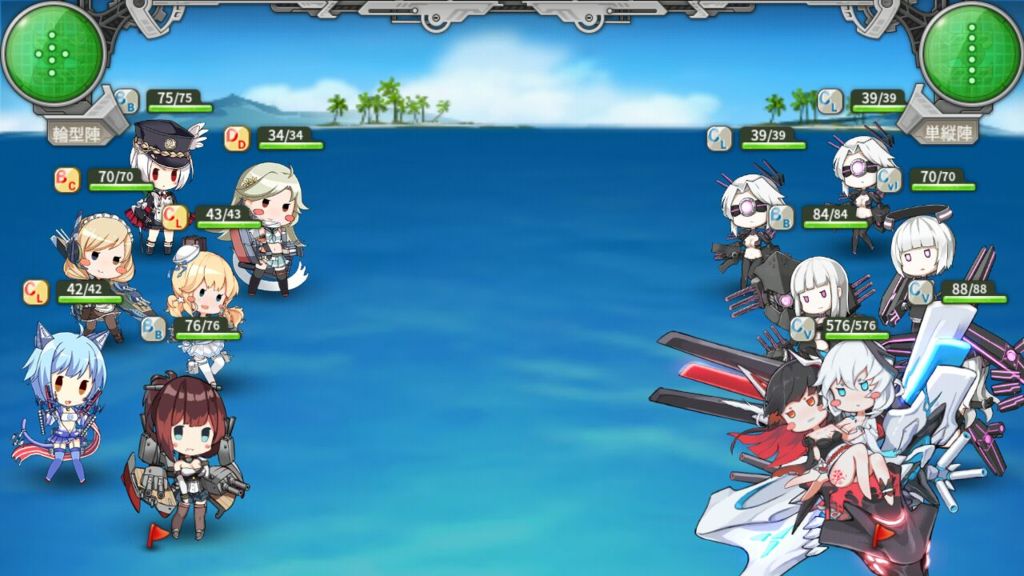1024x576 pixels.
Task: Click the player fleet's green radar display
Action: [x=53, y=53]
